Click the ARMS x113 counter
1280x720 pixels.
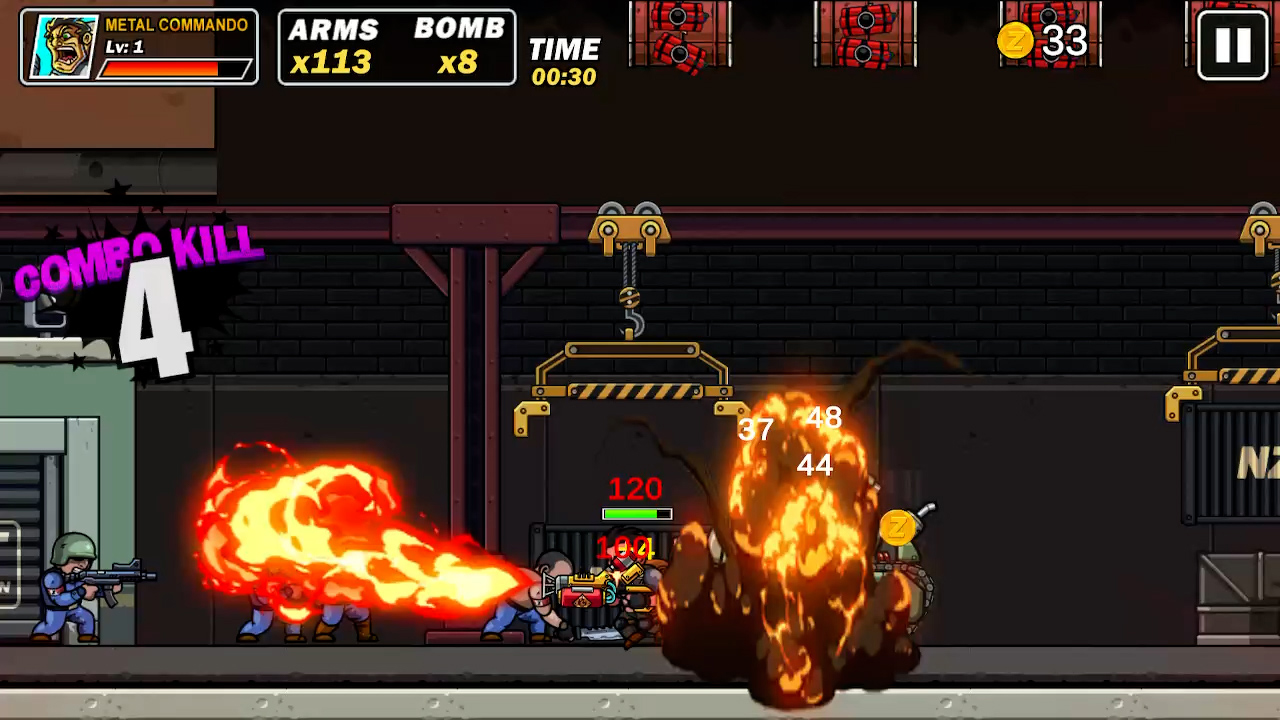(x=333, y=45)
